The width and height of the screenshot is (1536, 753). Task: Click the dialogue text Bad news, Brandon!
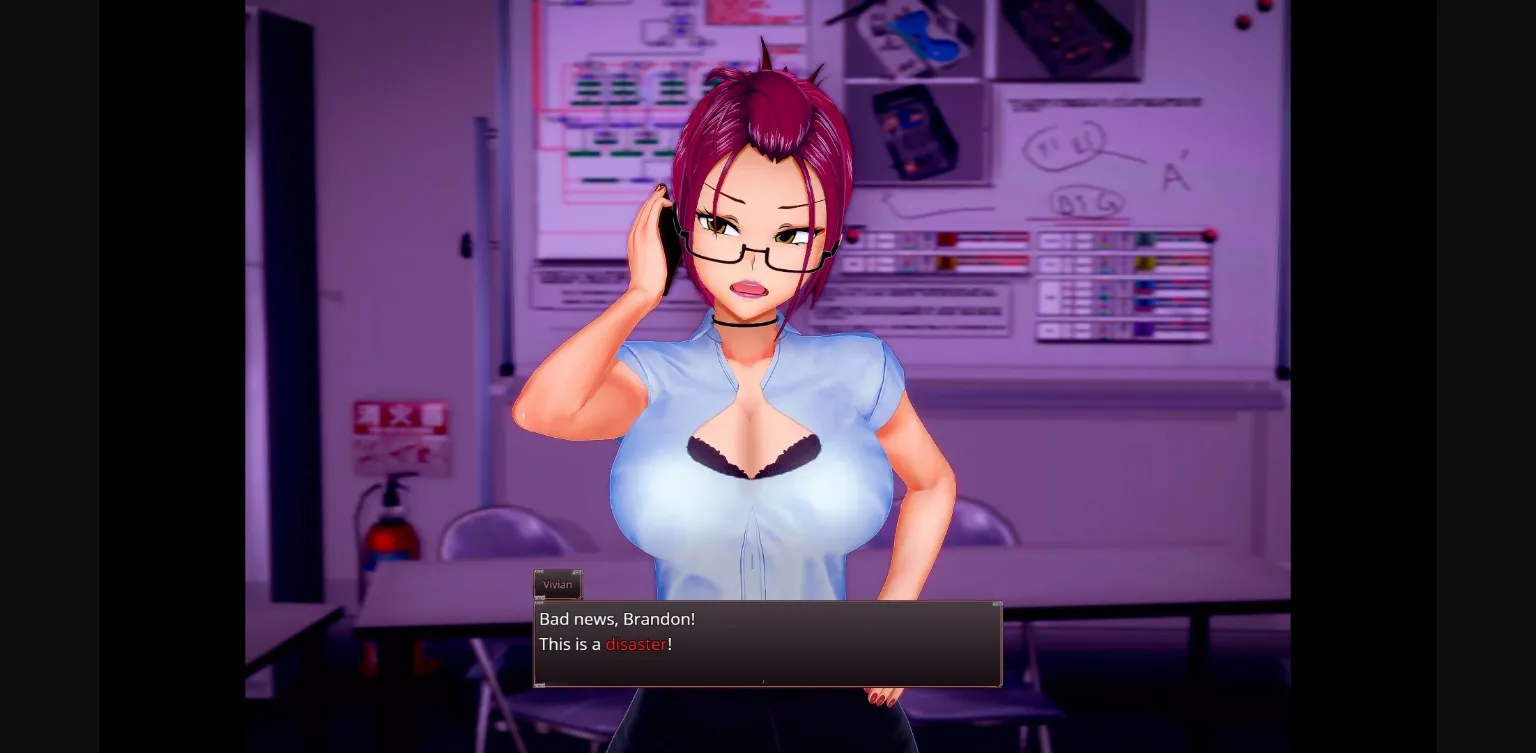tap(617, 618)
